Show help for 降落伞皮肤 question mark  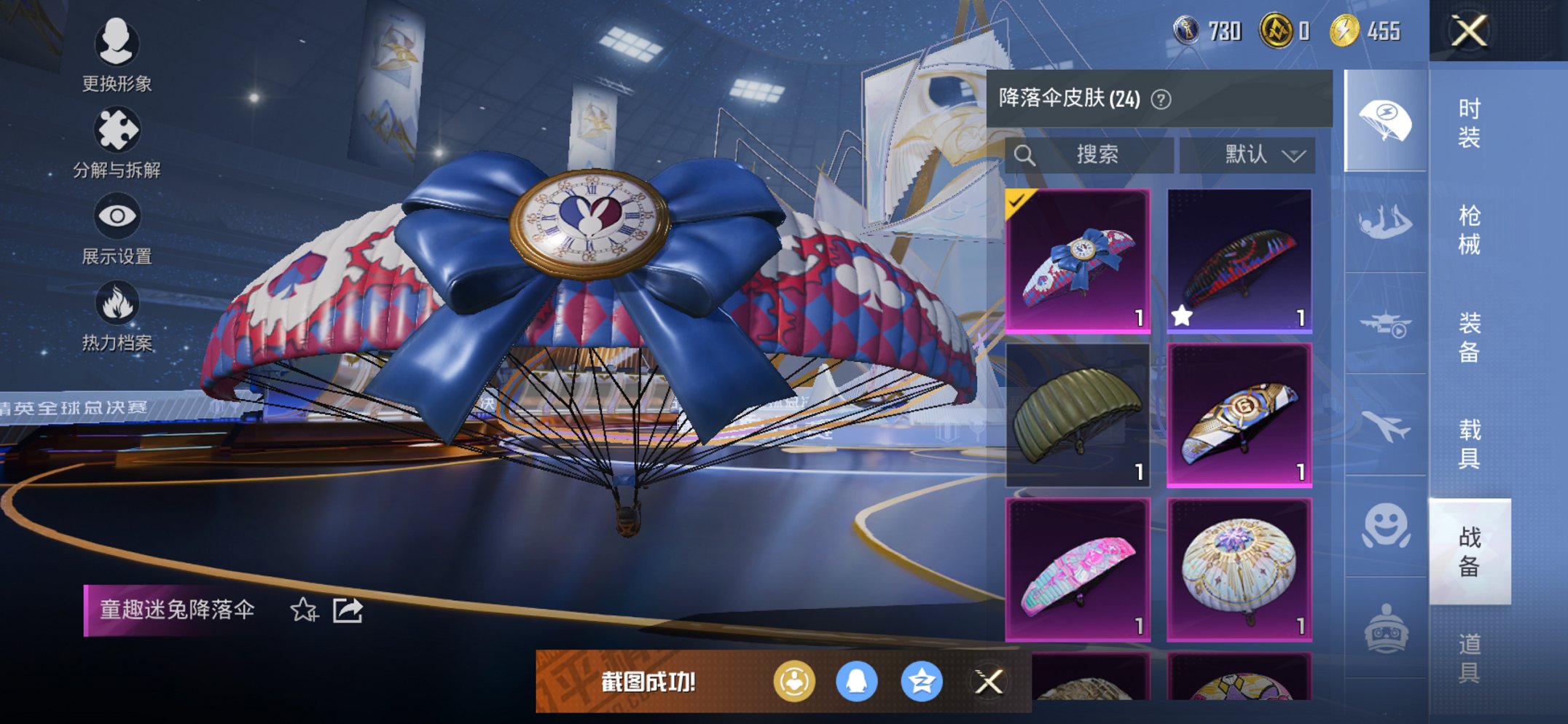coord(1161,100)
